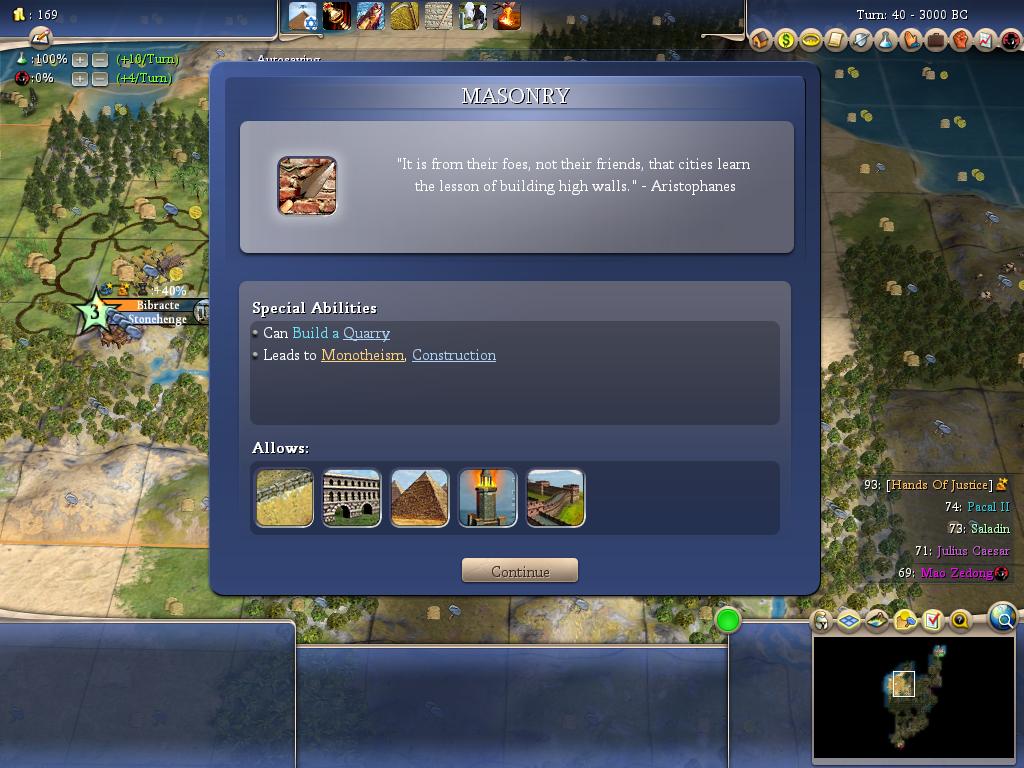Open the domestic advisor house icon
Screen dimensions: 1024x768
coord(761,40)
